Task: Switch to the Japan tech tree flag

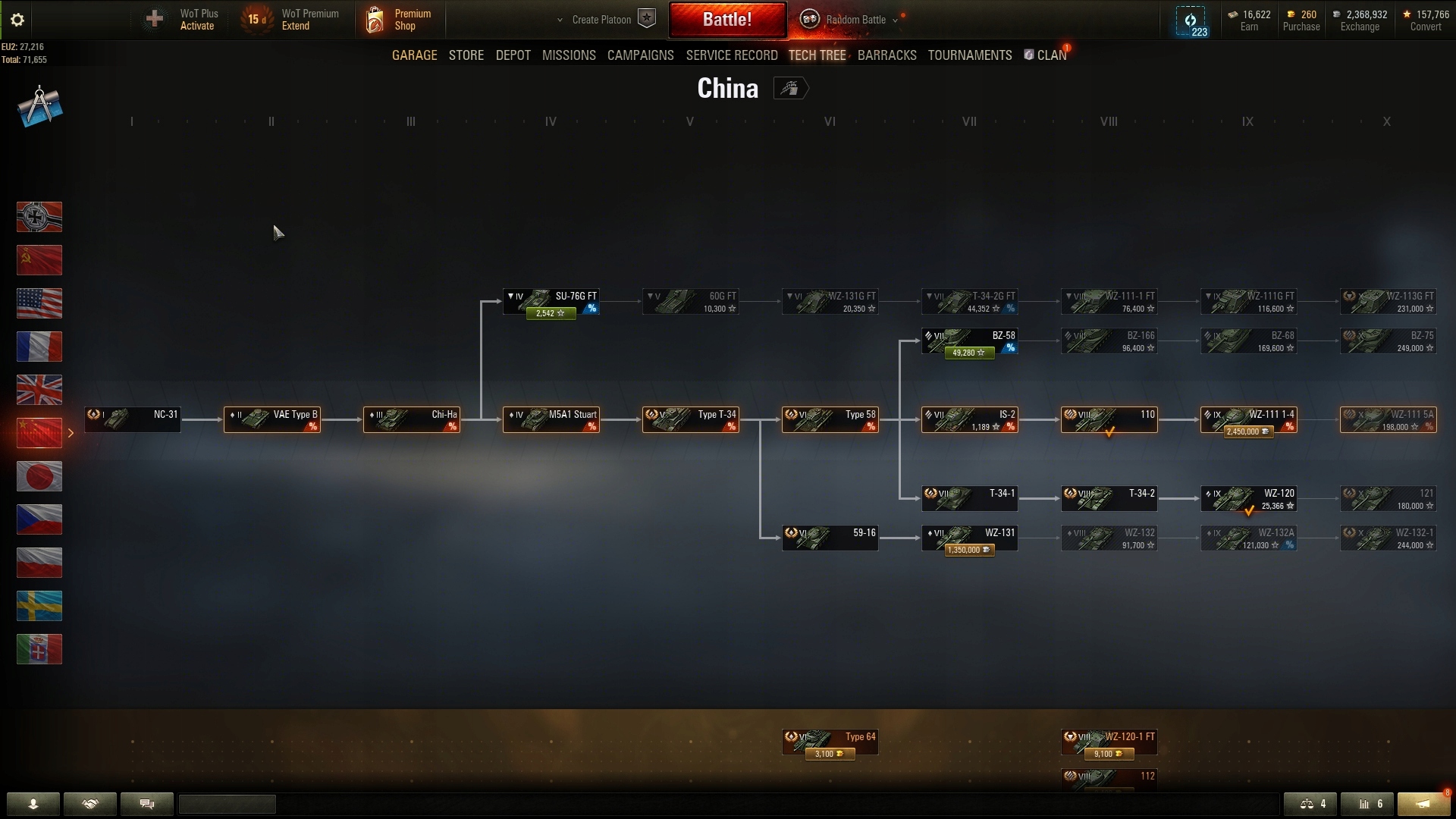Action: (x=39, y=476)
